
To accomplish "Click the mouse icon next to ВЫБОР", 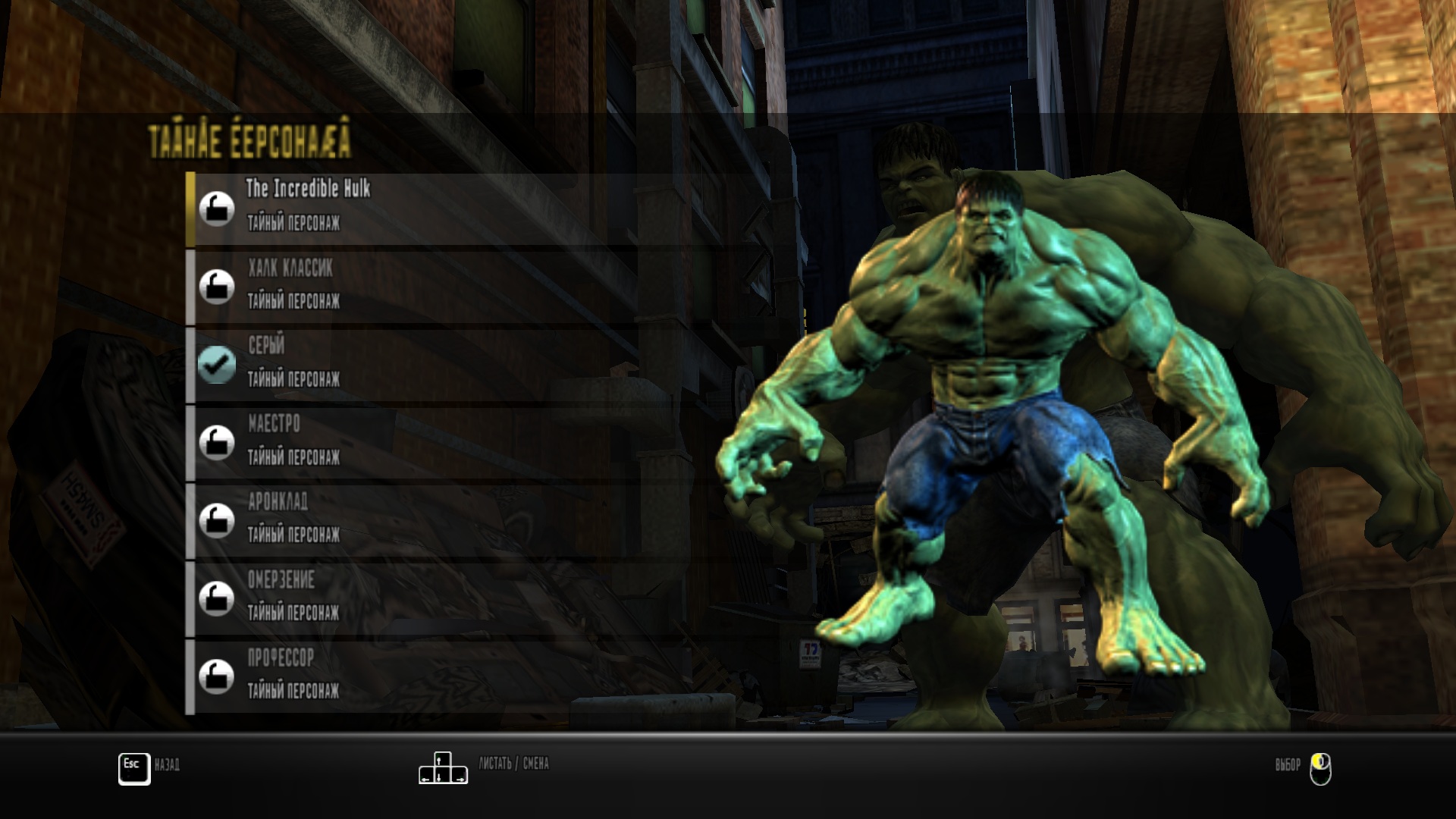I will point(1319,767).
